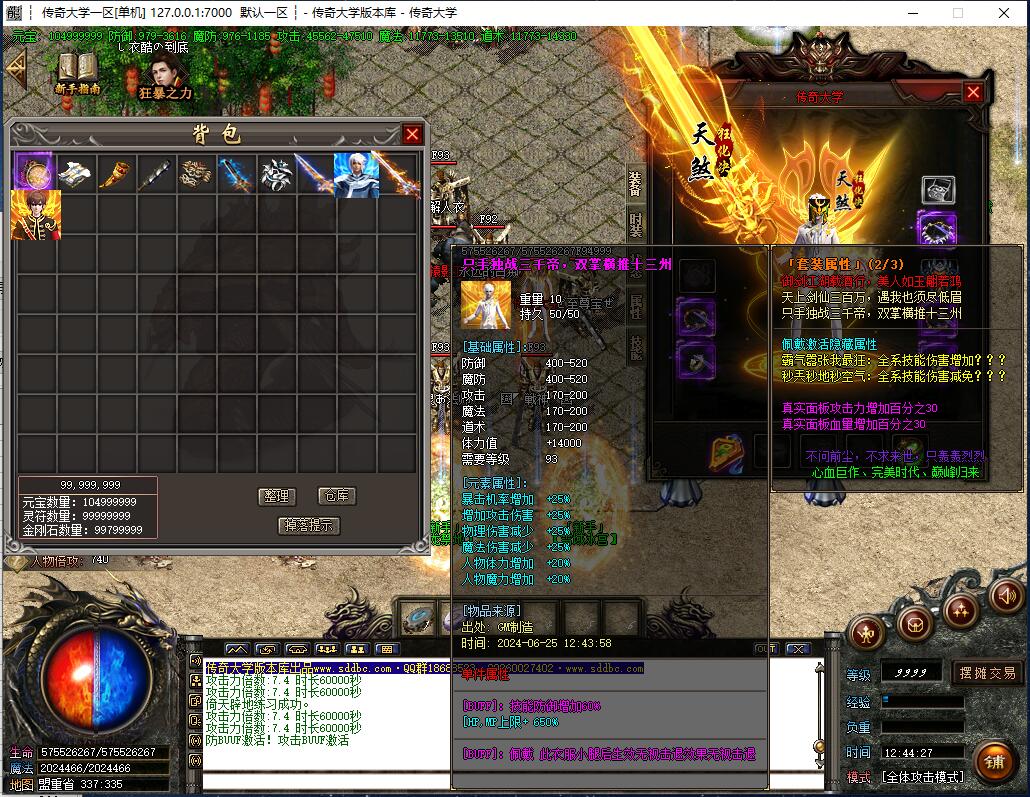1030x797 pixels.
Task: Open the 摆摊交易 stall trading button
Action: 987,673
